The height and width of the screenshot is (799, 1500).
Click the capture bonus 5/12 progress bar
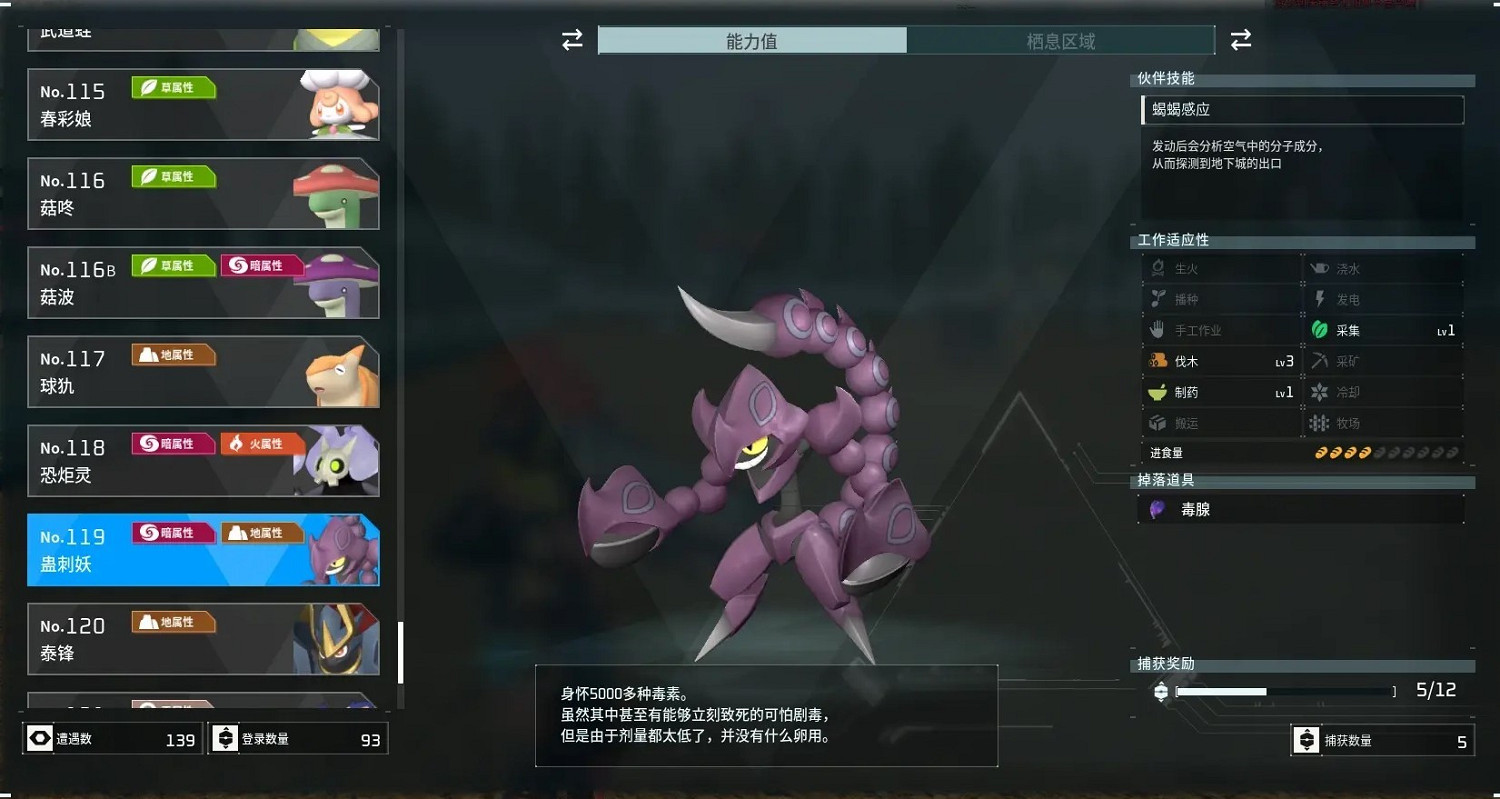click(1285, 690)
